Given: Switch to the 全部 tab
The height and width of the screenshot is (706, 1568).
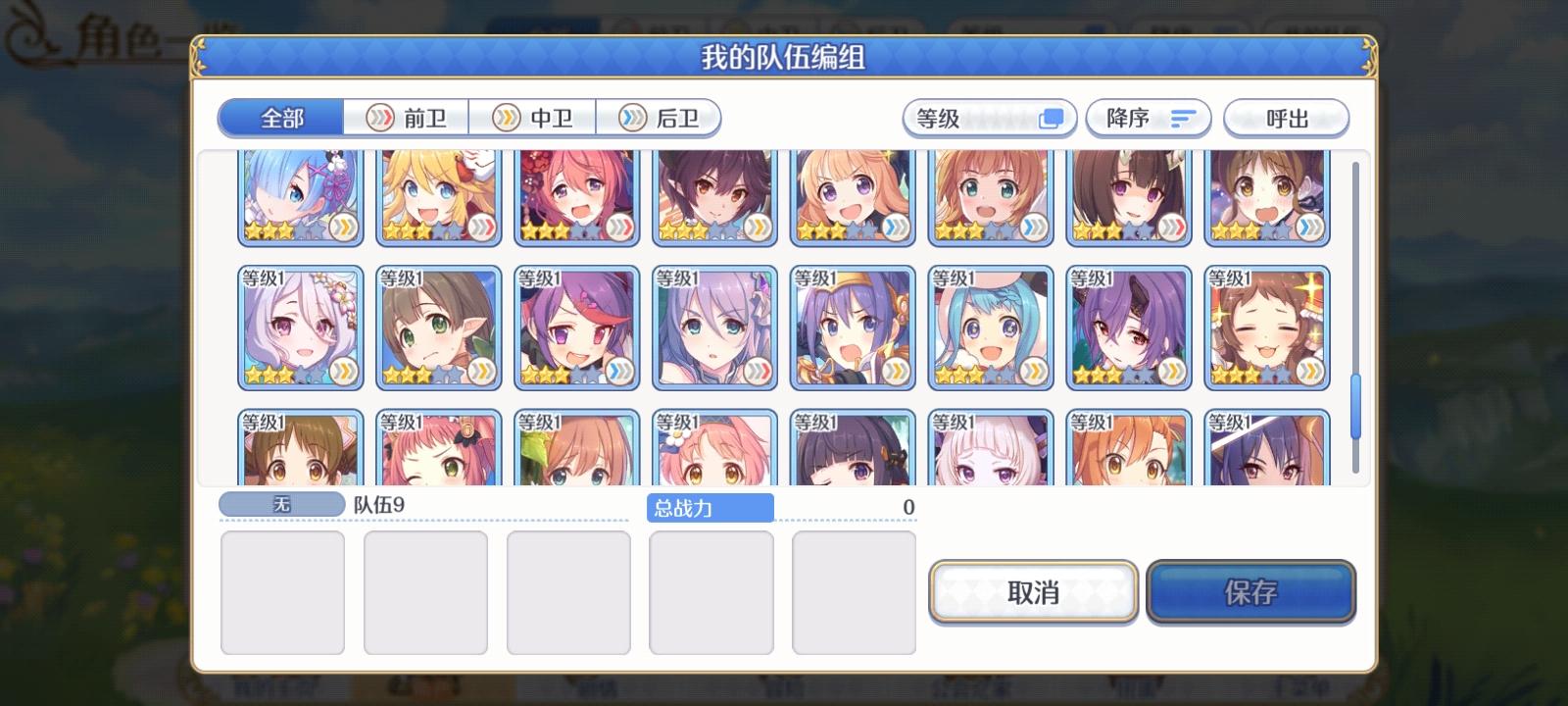Looking at the screenshot, I should 281,117.
